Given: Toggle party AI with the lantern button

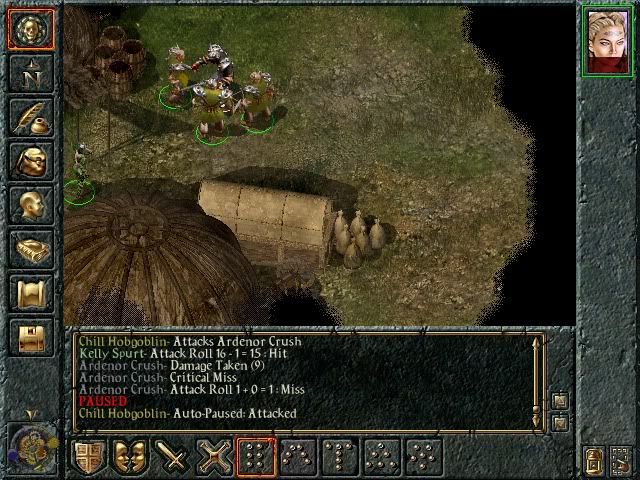Looking at the screenshot, I should (x=593, y=459).
